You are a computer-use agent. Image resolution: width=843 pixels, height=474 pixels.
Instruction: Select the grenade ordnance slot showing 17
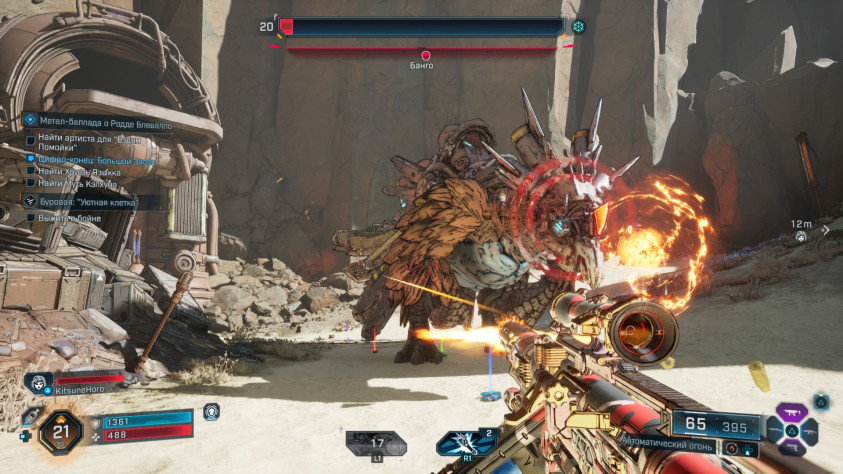[x=377, y=442]
